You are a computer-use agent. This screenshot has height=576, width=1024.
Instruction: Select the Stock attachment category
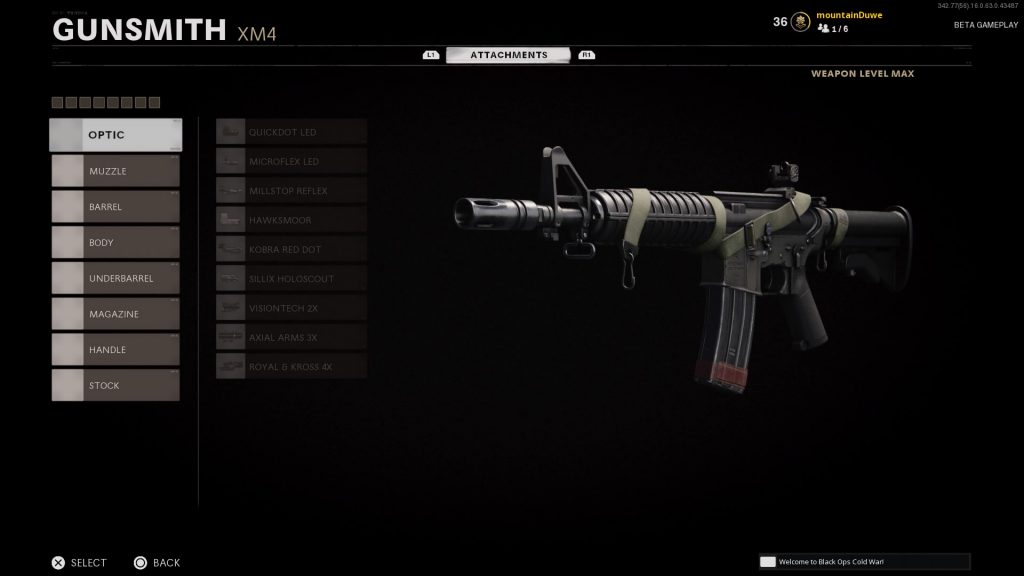tap(116, 385)
